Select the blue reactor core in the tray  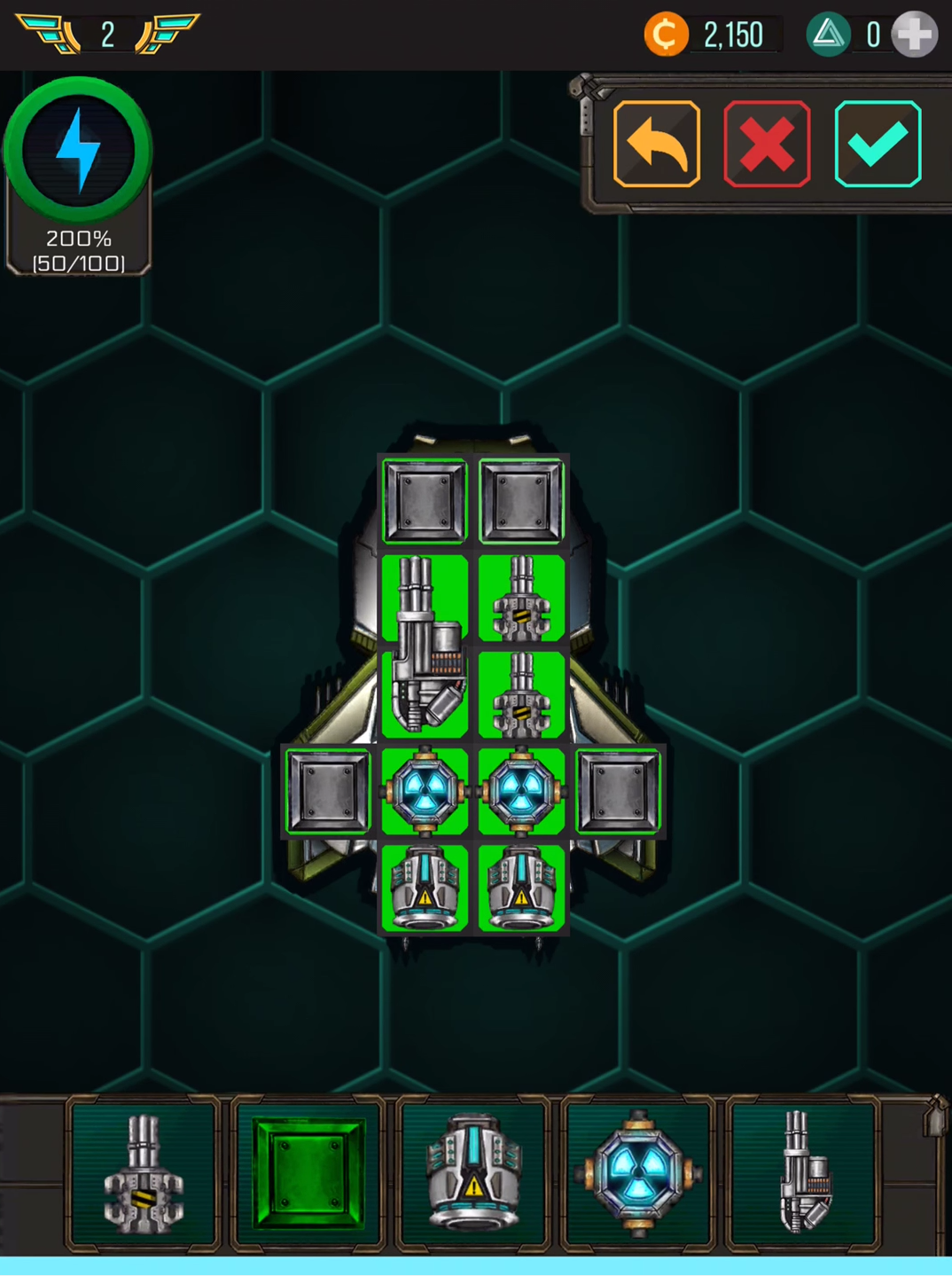click(x=638, y=1173)
